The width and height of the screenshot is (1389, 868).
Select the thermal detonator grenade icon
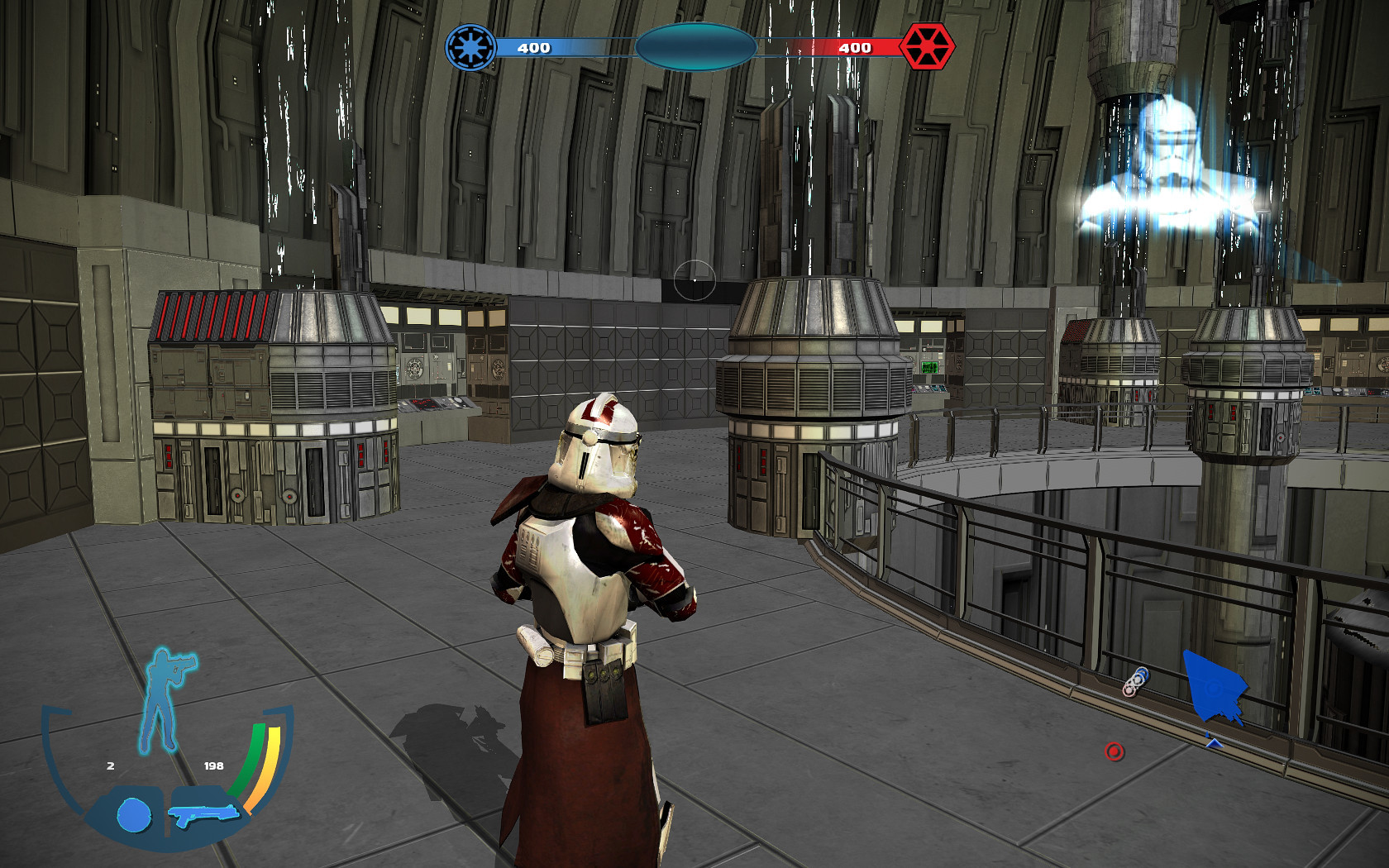pyautogui.click(x=135, y=814)
